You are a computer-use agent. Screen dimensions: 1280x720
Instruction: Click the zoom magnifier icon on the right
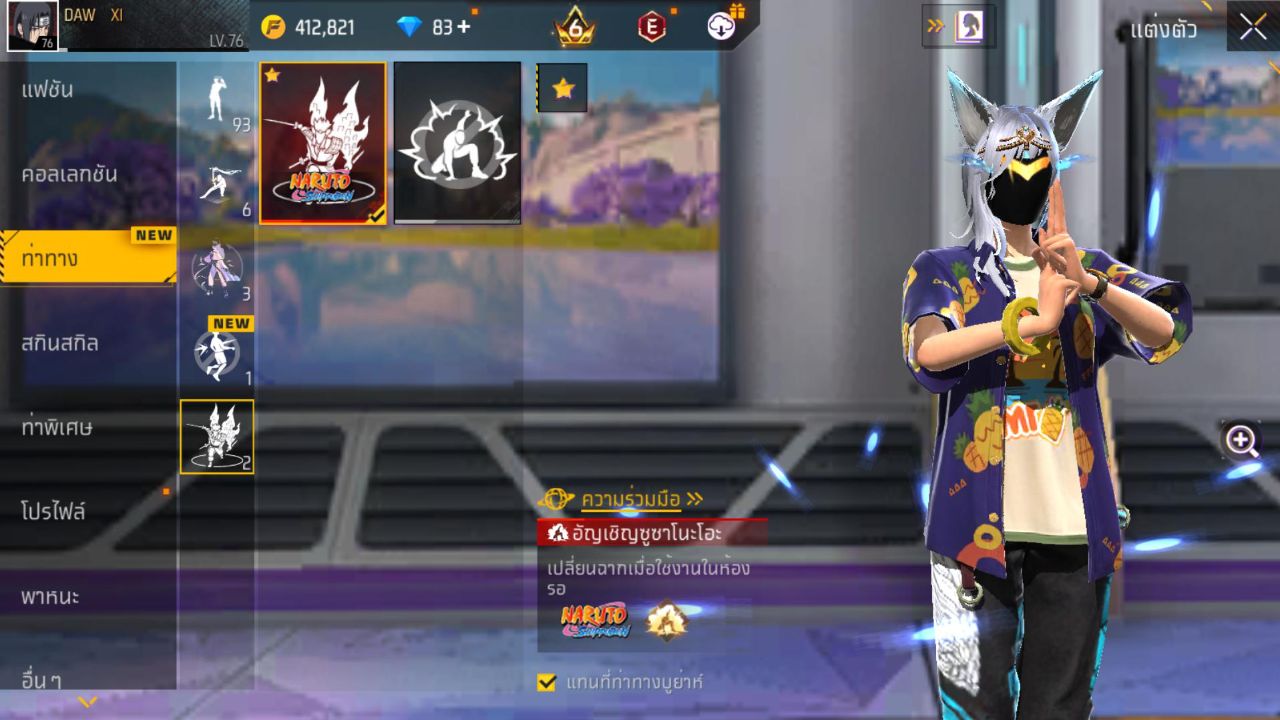(x=1240, y=438)
